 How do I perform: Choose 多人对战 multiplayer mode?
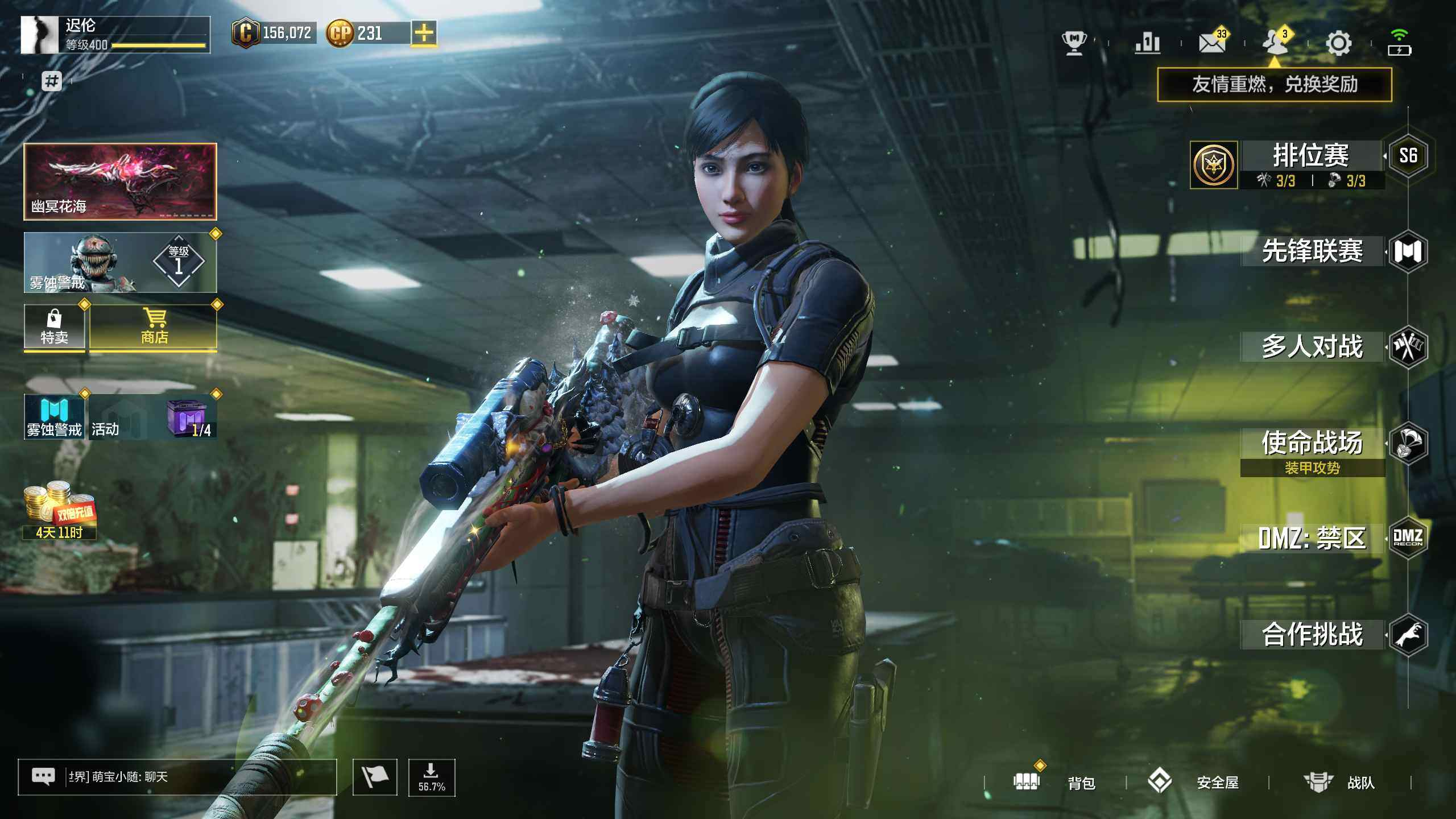1312,346
